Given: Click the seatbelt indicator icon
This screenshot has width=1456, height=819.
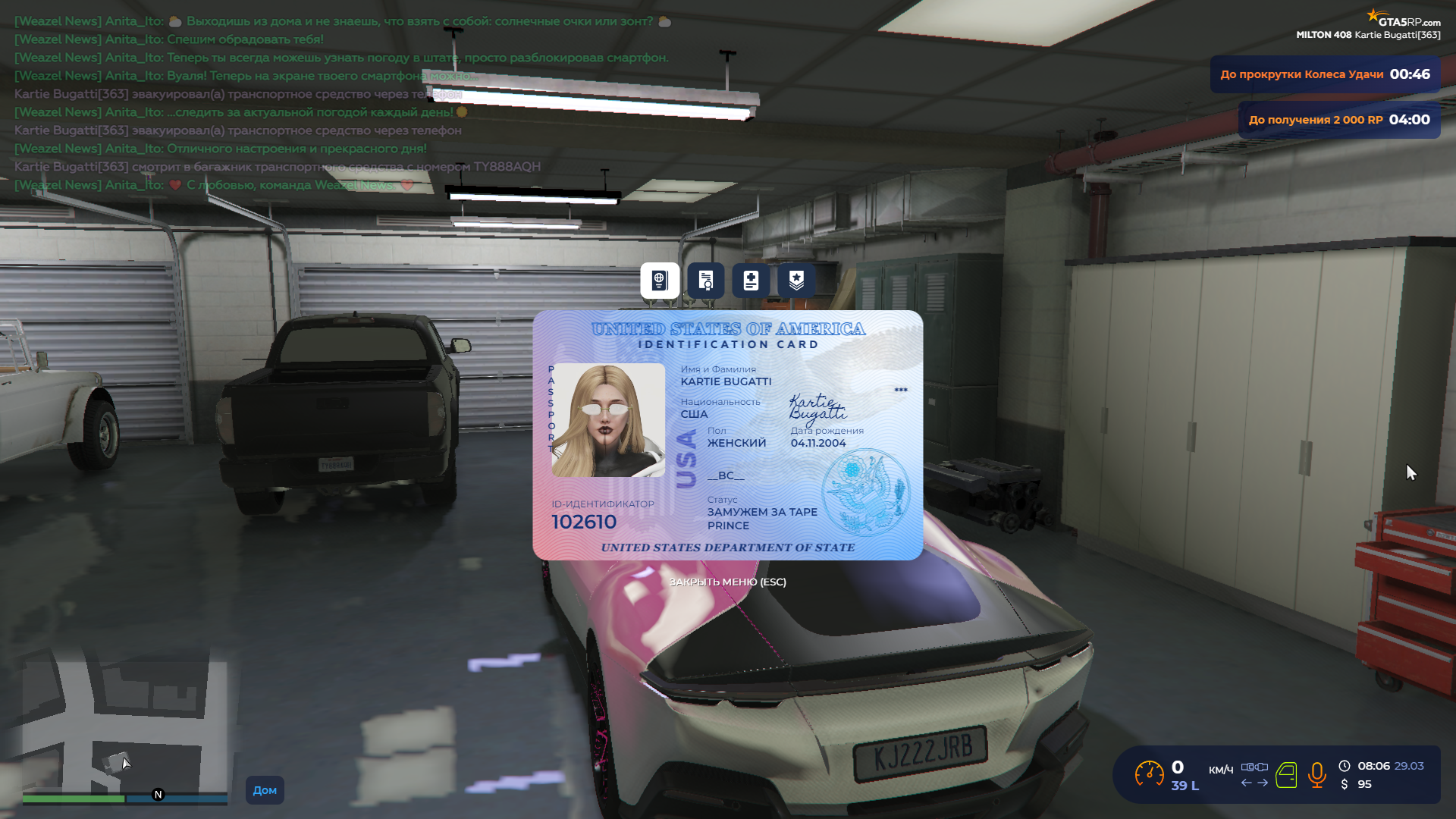Looking at the screenshot, I should (x=1254, y=767).
